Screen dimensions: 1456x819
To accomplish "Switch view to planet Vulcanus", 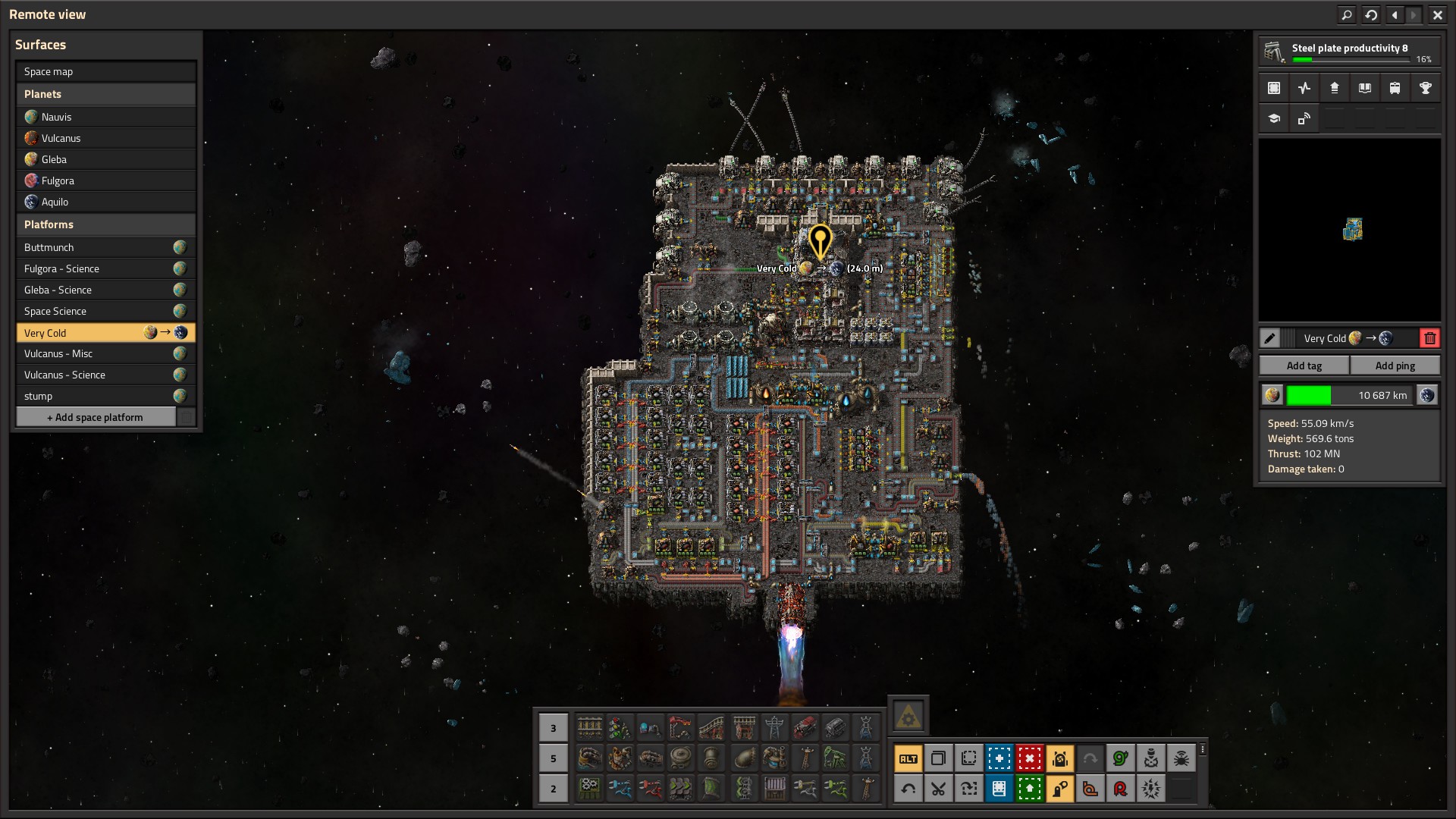I will (x=105, y=138).
